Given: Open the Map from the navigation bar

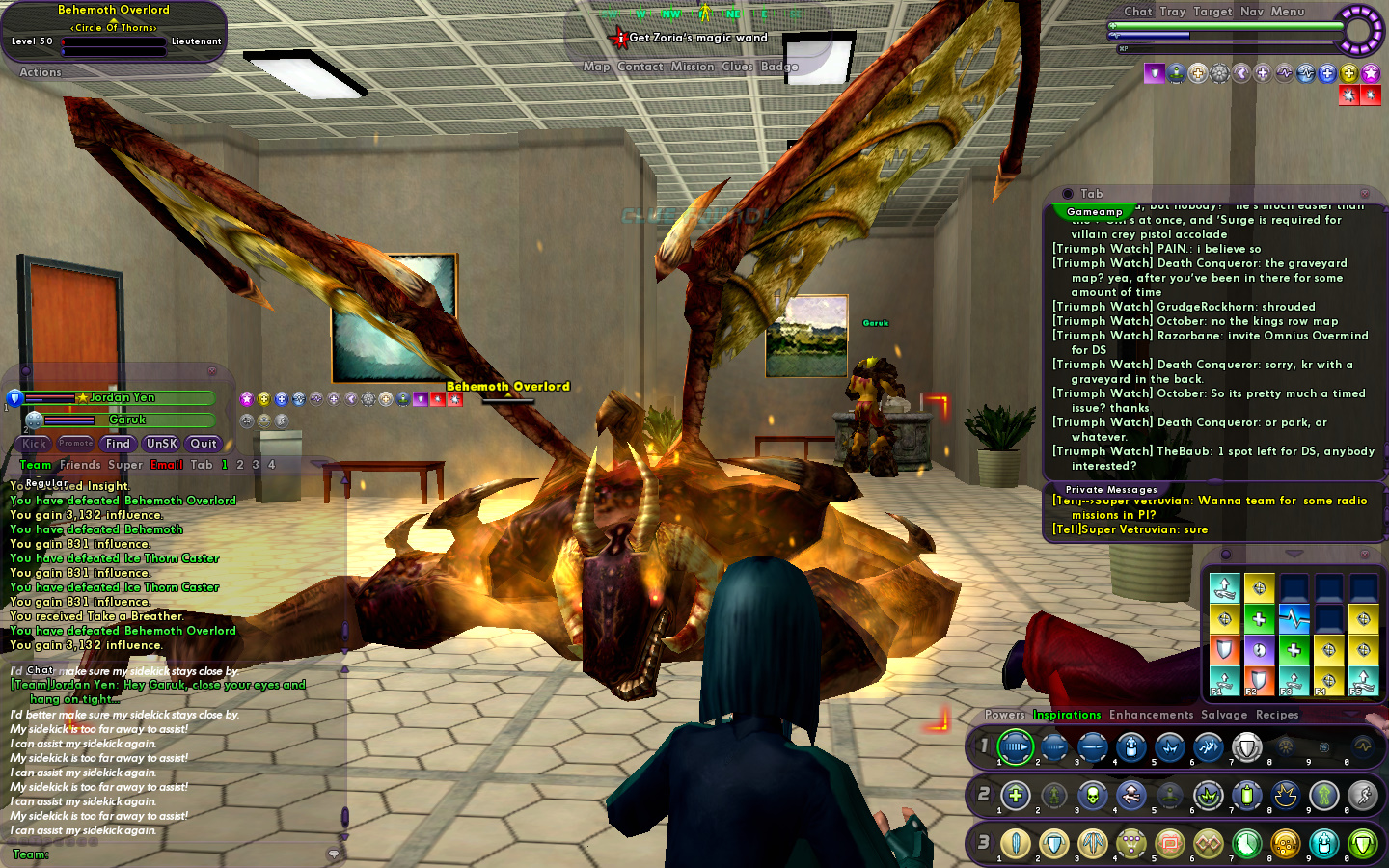Looking at the screenshot, I should click(x=596, y=67).
